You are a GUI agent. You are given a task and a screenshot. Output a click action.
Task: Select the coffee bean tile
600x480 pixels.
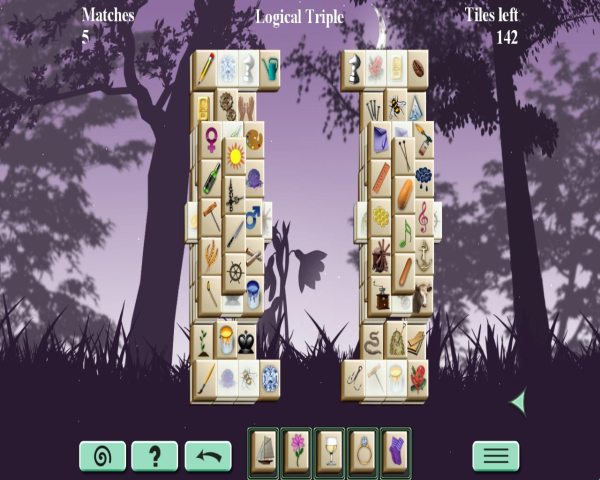tap(416, 67)
